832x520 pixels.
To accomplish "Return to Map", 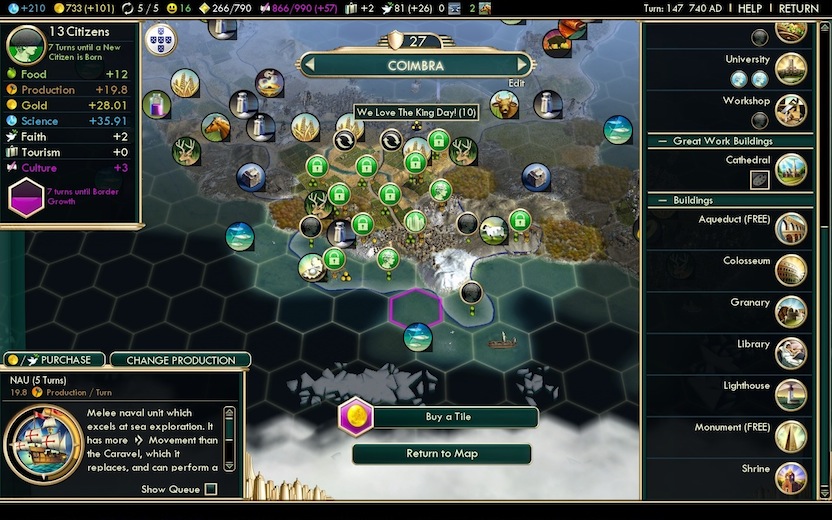I will 441,454.
